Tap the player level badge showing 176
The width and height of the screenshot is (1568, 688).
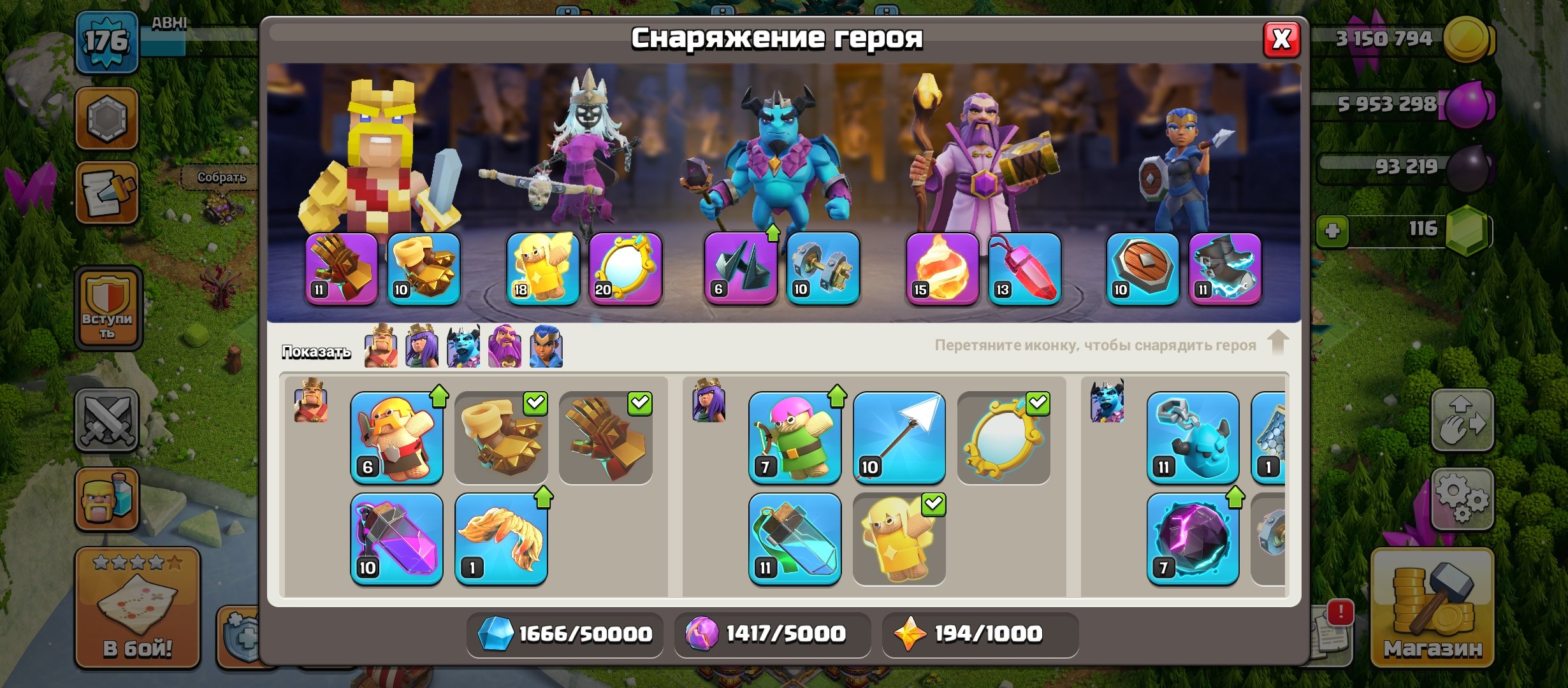[x=107, y=41]
